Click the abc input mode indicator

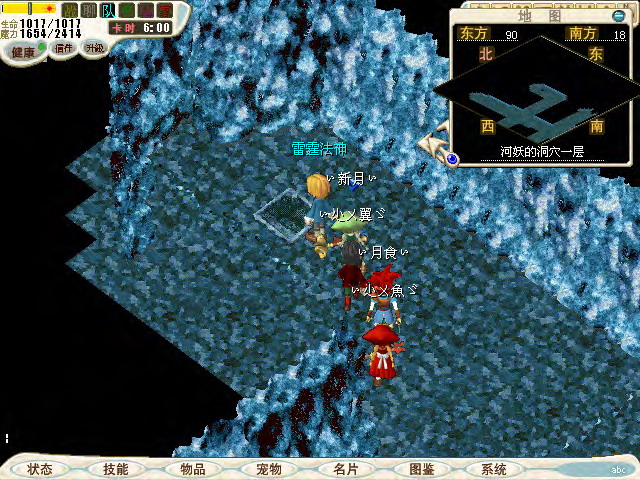coord(619,468)
